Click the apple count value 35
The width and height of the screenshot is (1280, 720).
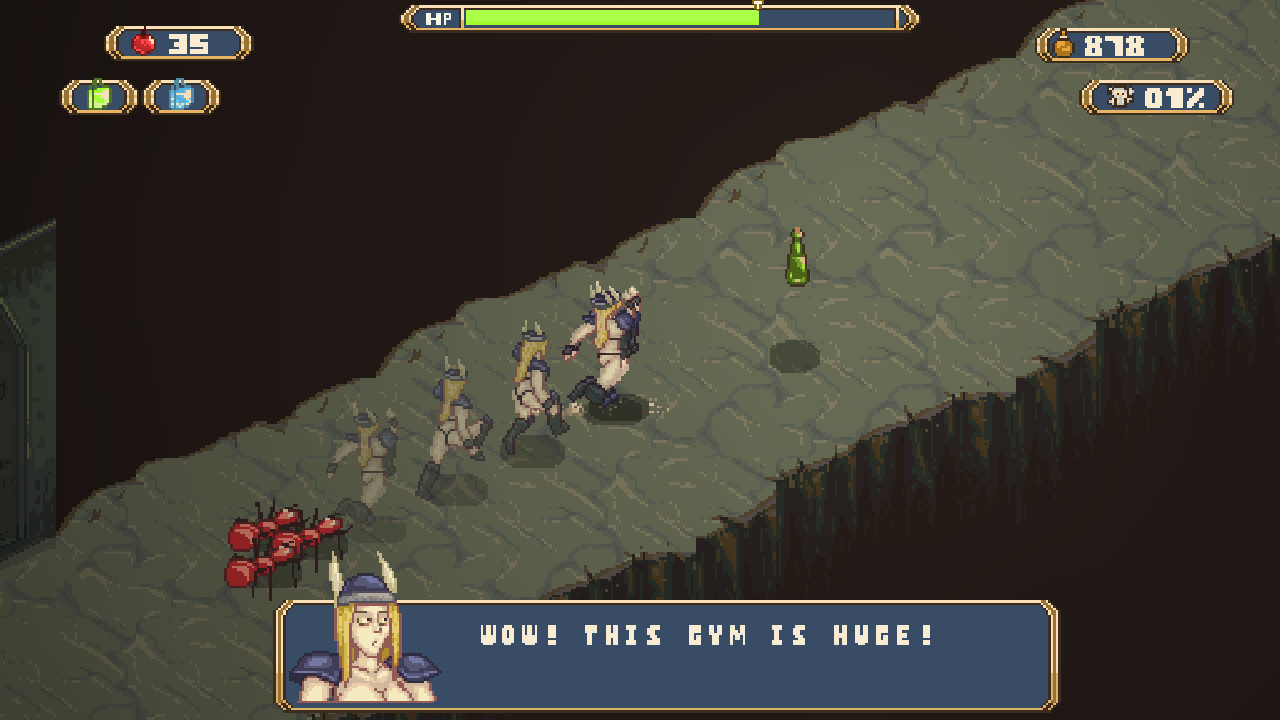(190, 42)
